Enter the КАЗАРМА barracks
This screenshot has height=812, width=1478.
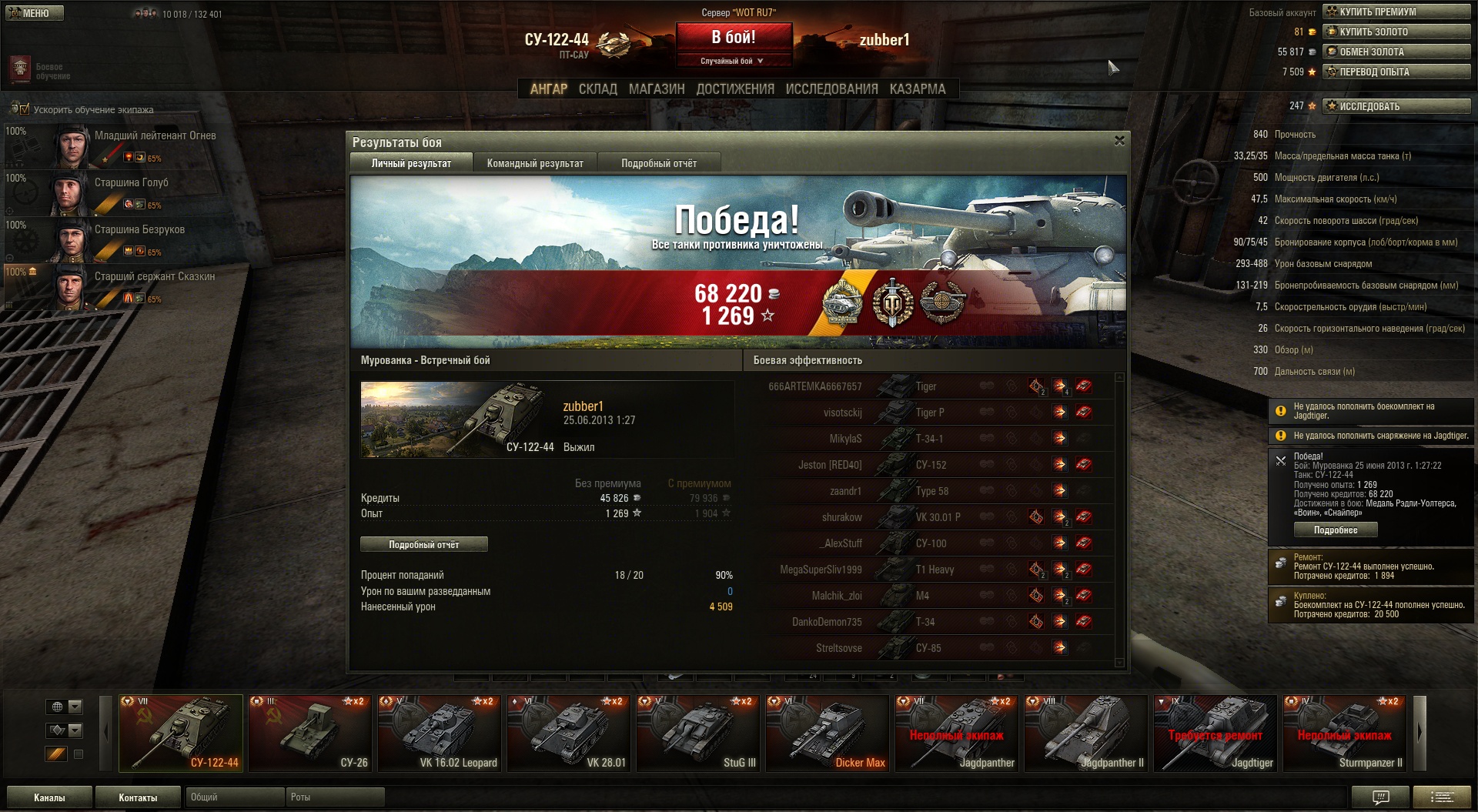pos(917,89)
